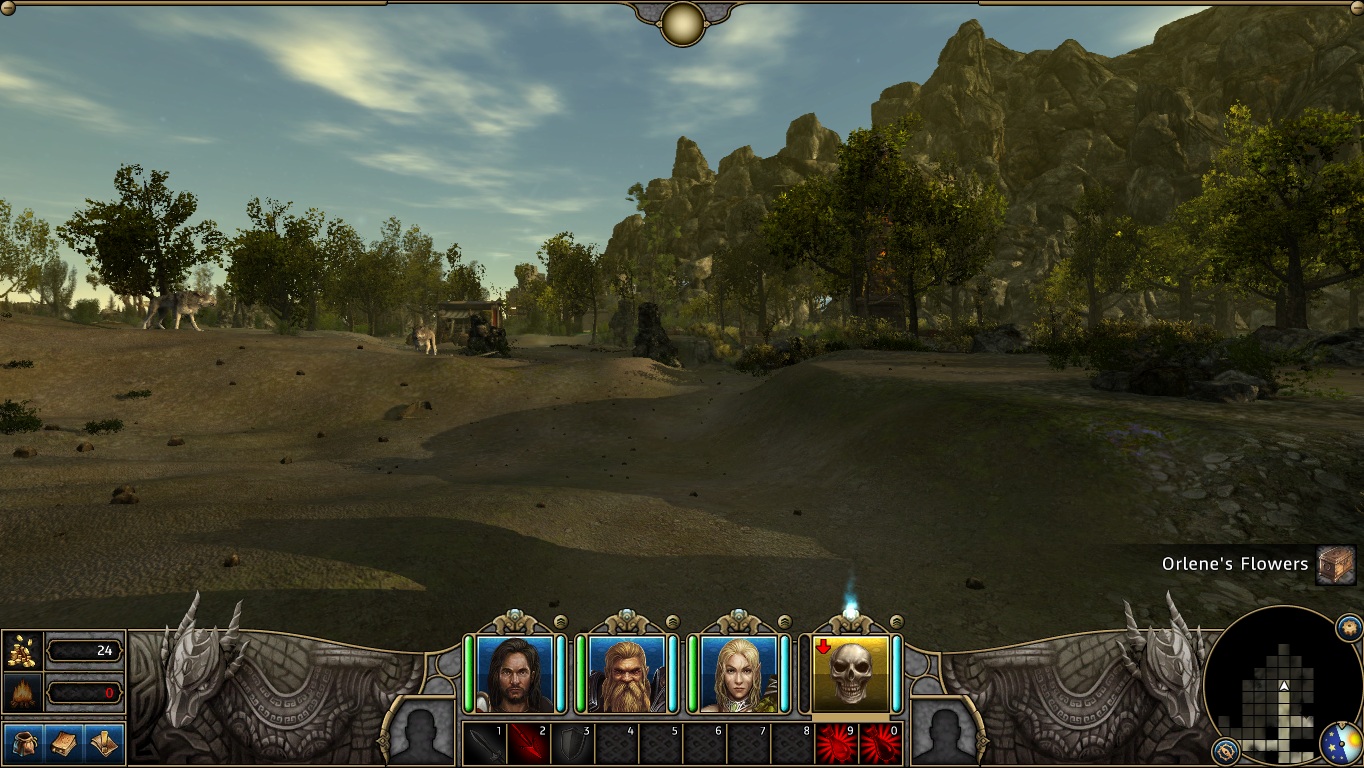Image resolution: width=1364 pixels, height=768 pixels.
Task: Click the campfire supplies icon
Action: (x=22, y=692)
